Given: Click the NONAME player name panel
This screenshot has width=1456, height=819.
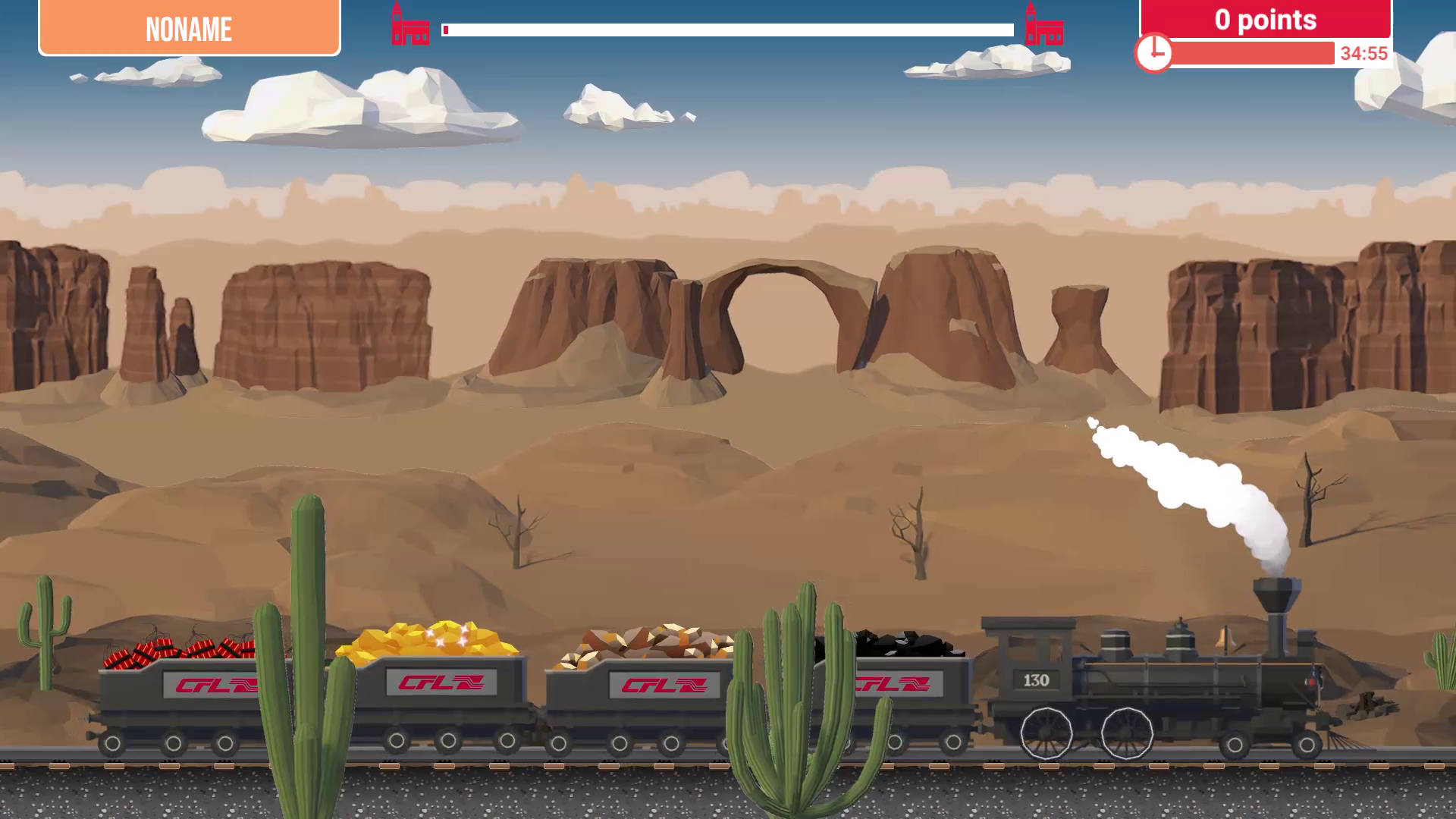Looking at the screenshot, I should 189,29.
